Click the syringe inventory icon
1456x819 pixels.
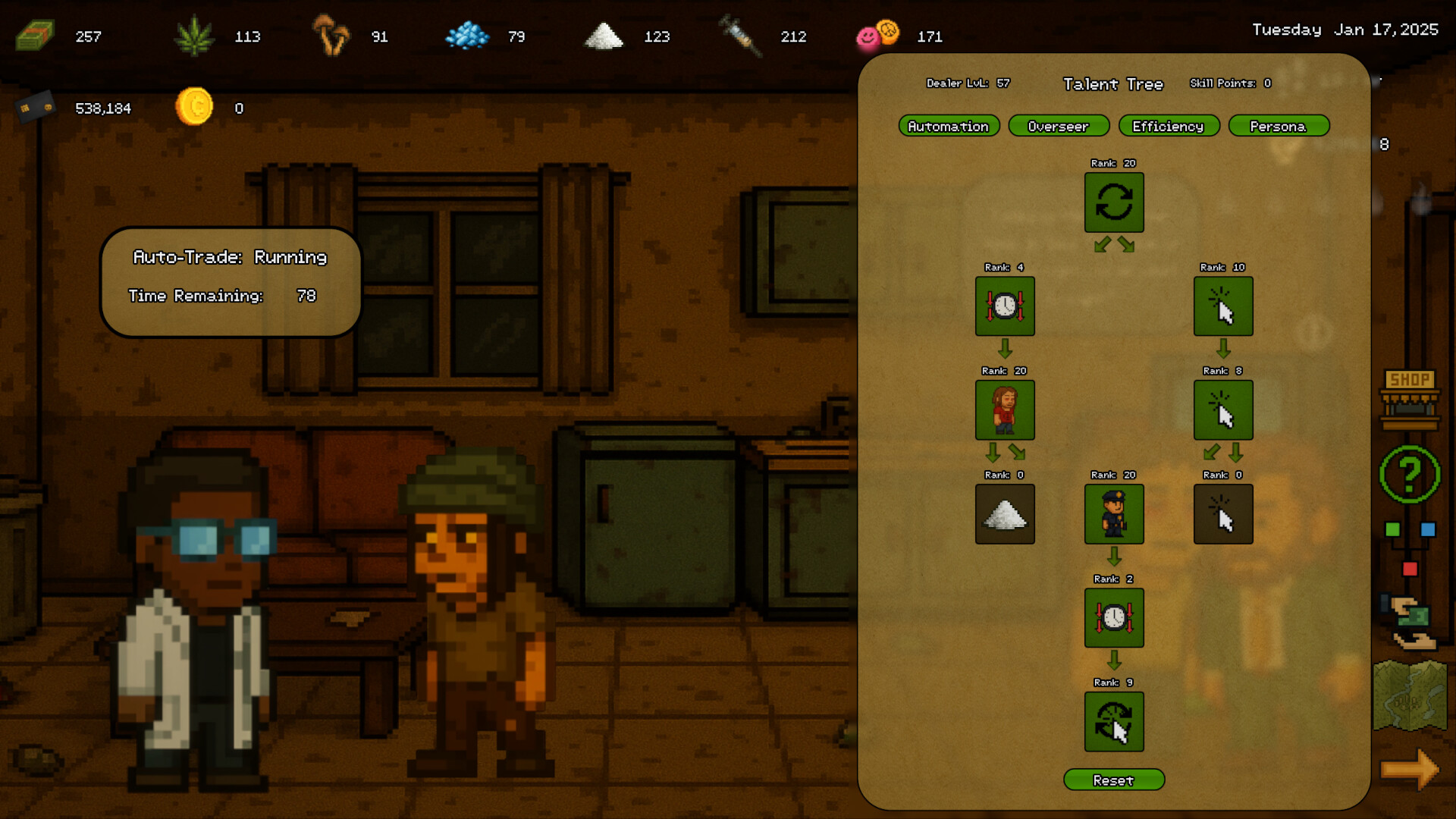739,35
